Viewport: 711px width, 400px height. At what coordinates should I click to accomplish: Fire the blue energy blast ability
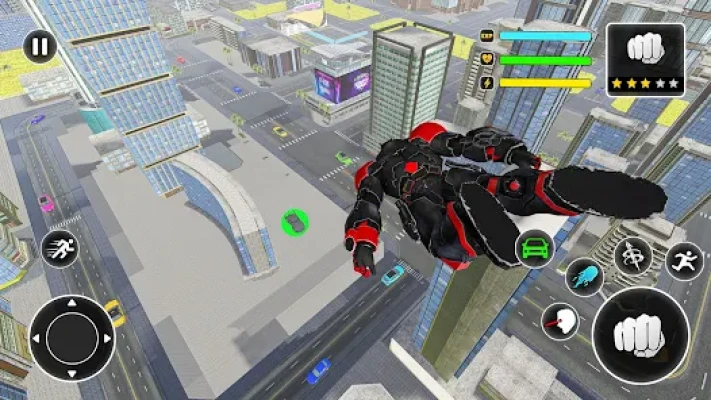coord(583,277)
